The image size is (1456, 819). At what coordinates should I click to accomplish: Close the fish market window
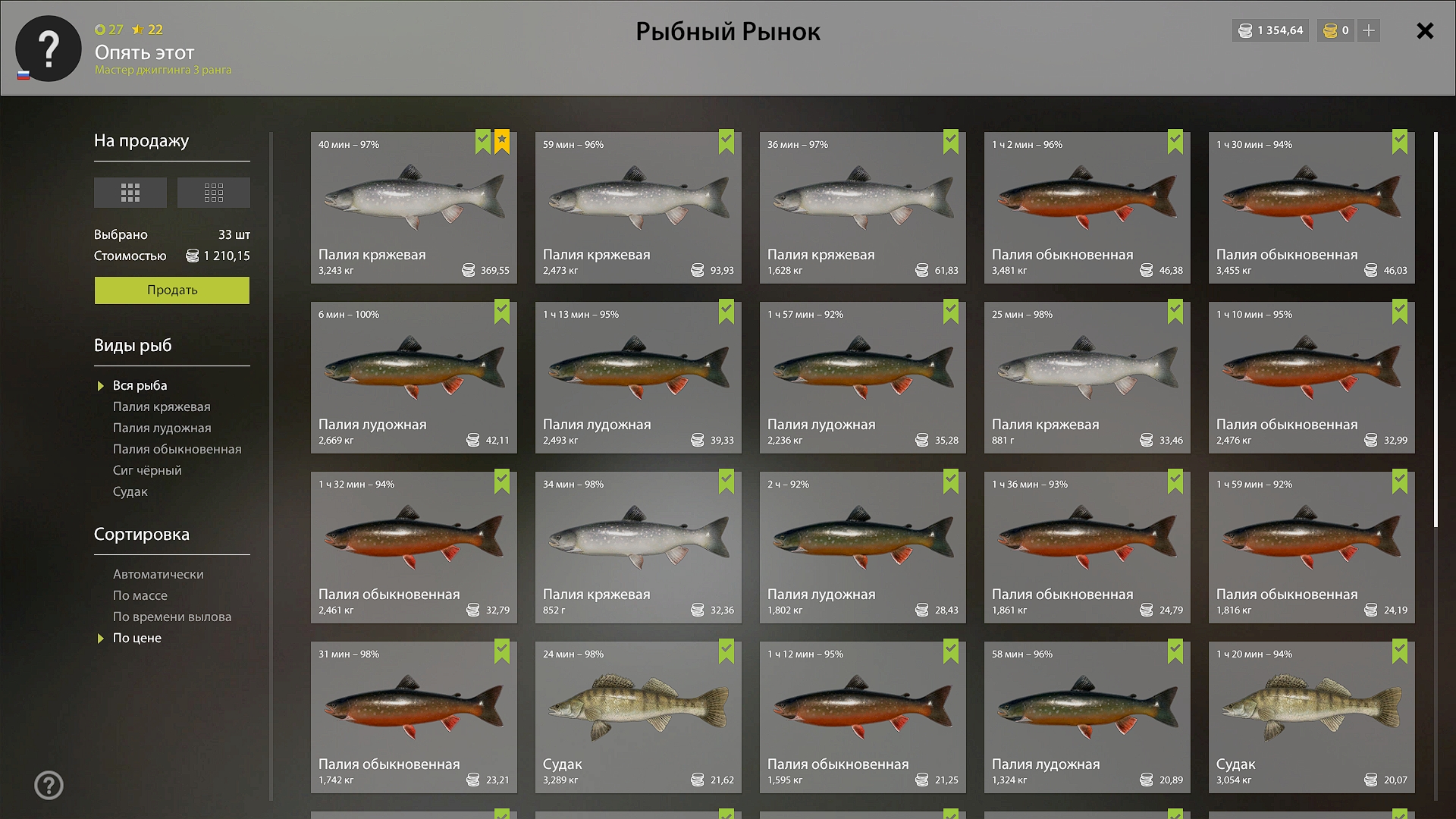[x=1425, y=31]
